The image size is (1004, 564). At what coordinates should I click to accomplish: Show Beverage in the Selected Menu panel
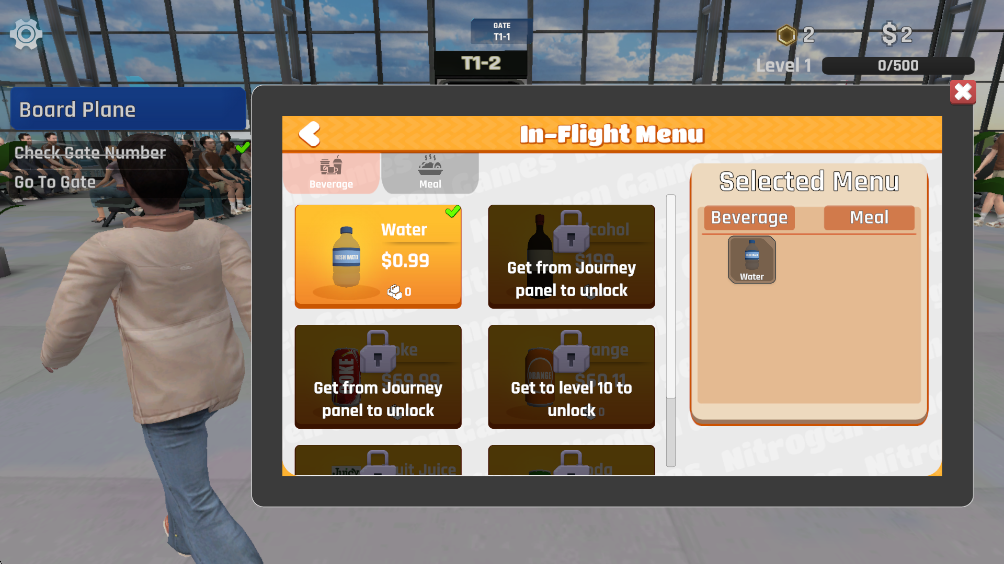(x=749, y=218)
